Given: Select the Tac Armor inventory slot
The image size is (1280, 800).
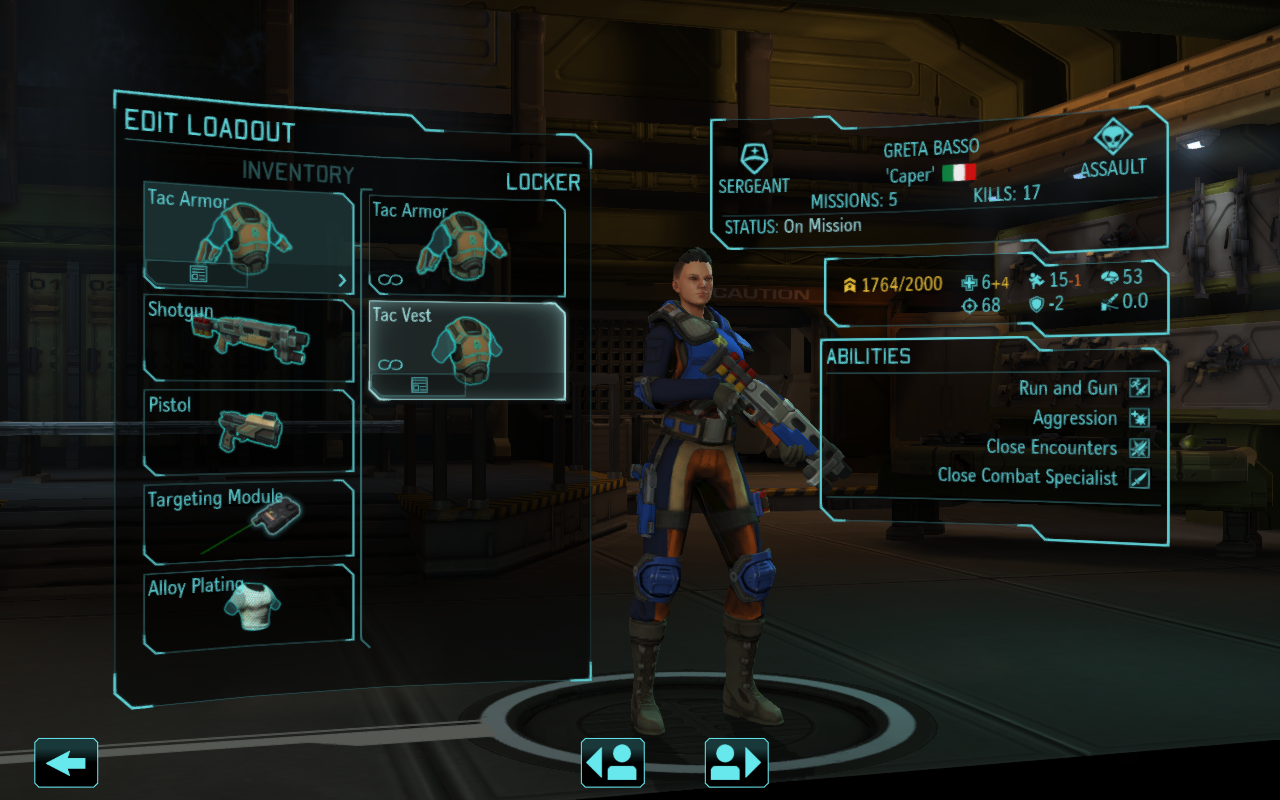Looking at the screenshot, I should pos(248,236).
